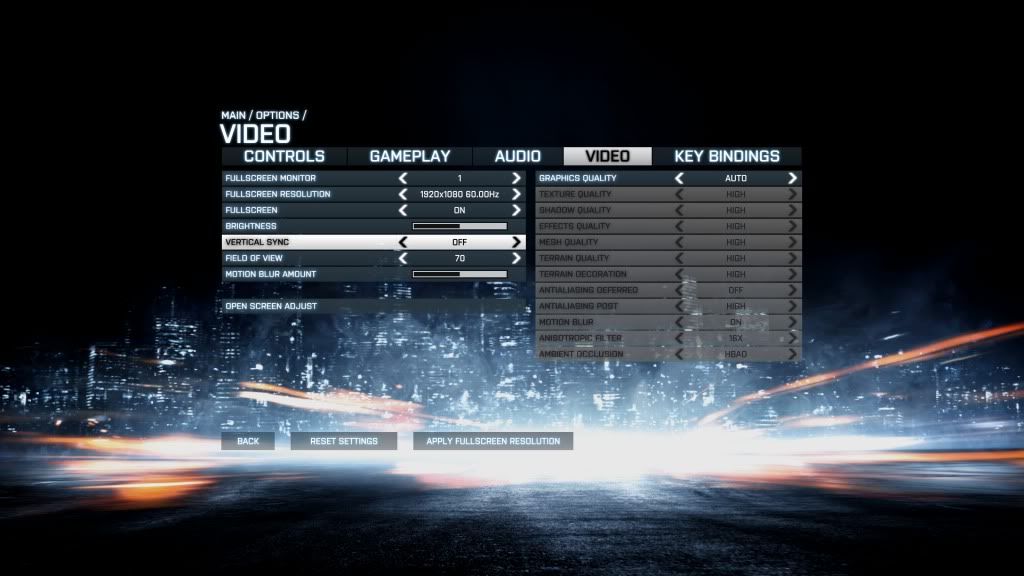1024x576 pixels.
Task: Open Screen Adjust
Action: pyautogui.click(x=271, y=306)
